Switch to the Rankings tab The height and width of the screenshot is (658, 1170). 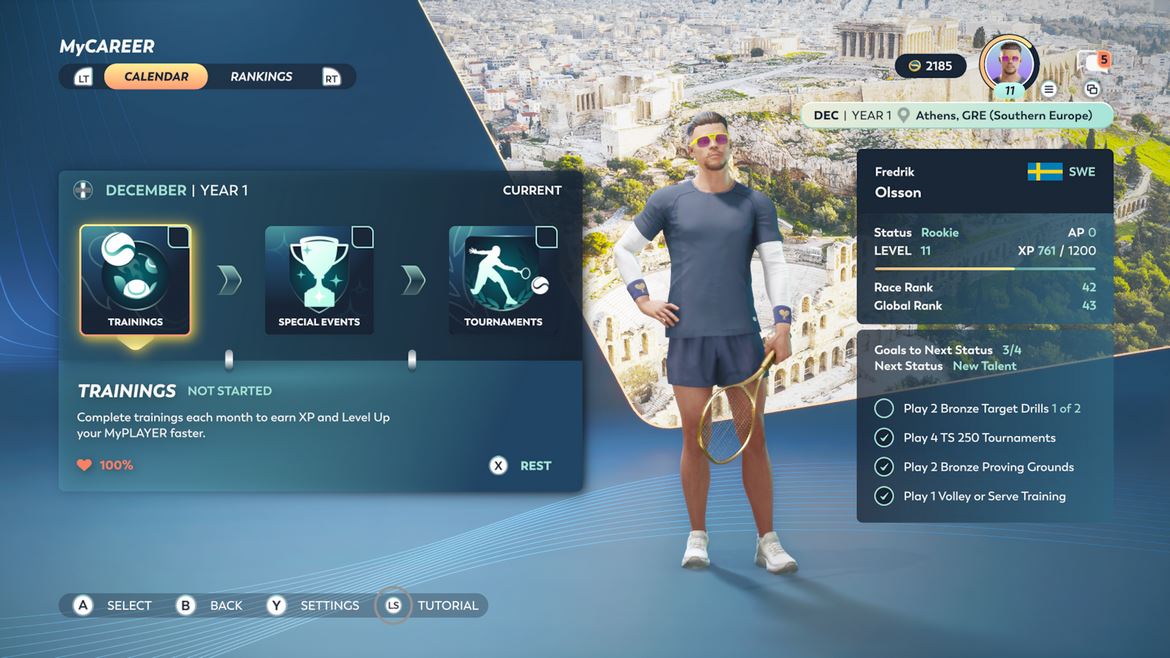(x=261, y=77)
